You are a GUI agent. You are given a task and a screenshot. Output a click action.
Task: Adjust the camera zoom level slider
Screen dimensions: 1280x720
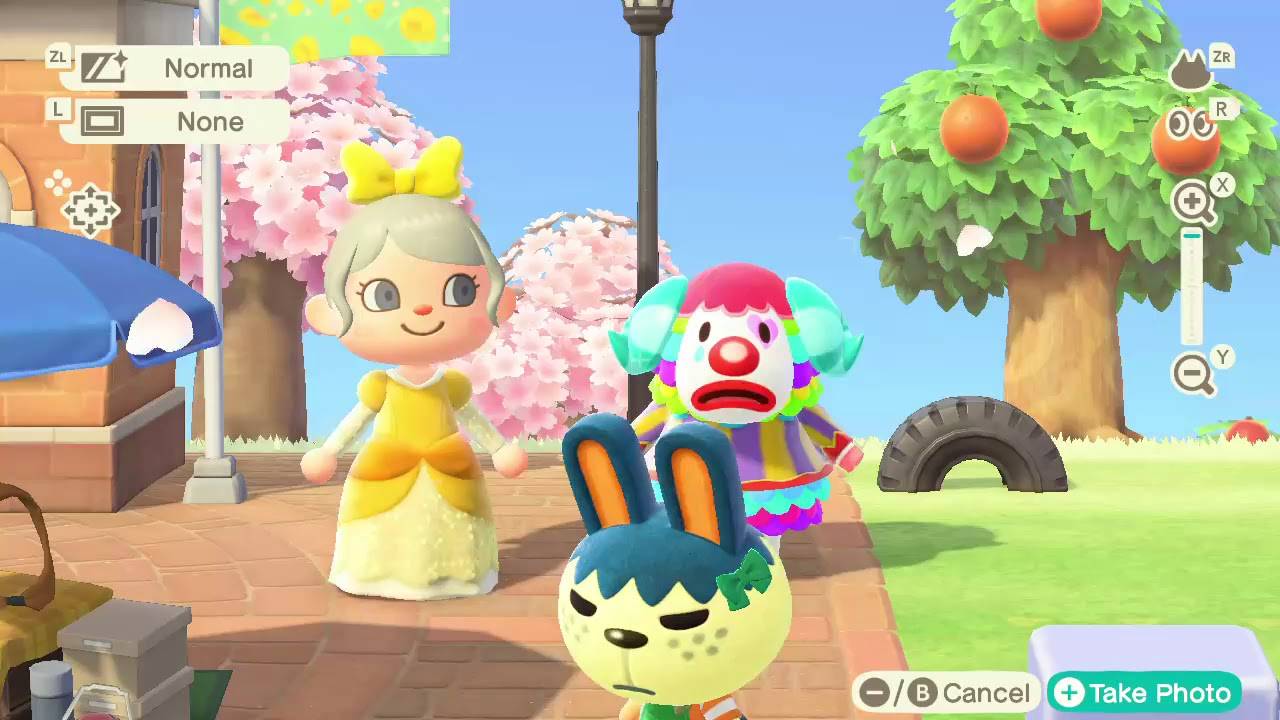tap(1190, 285)
